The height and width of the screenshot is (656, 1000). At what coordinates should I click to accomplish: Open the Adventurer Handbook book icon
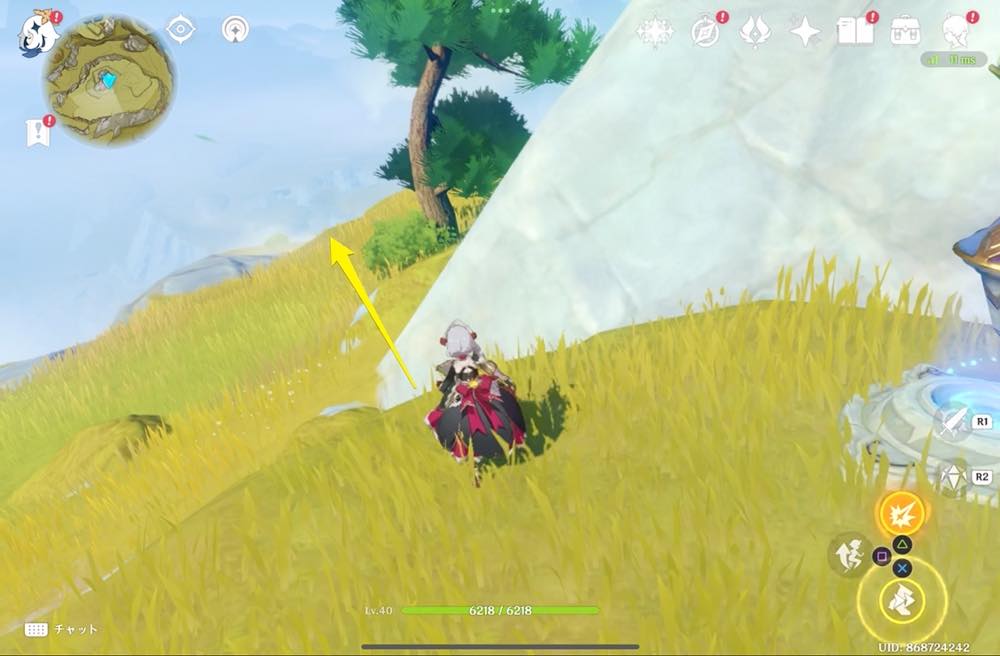pyautogui.click(x=855, y=31)
